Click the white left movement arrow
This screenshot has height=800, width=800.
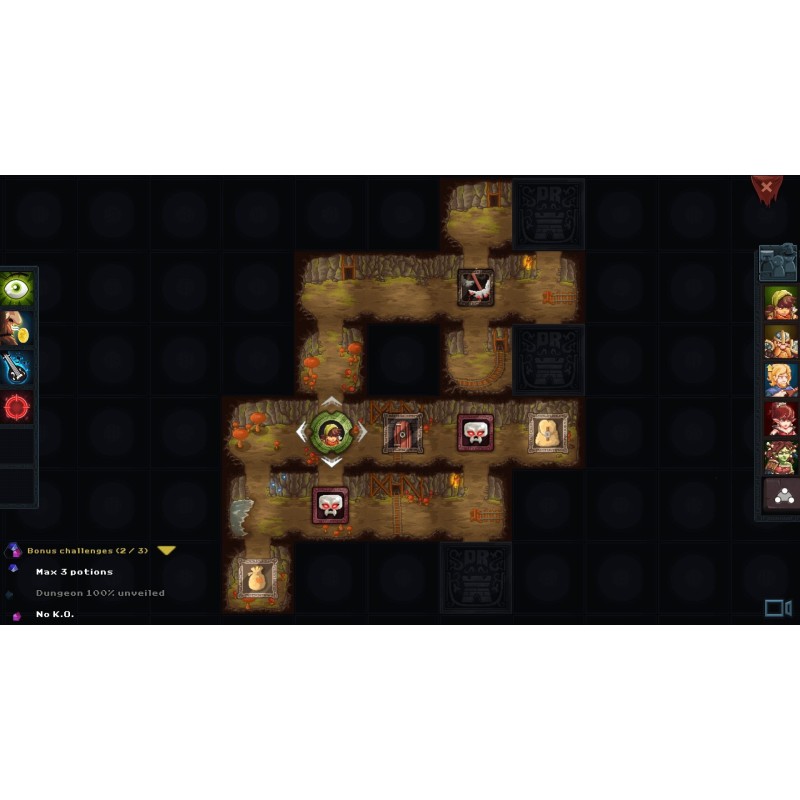pyautogui.click(x=301, y=432)
